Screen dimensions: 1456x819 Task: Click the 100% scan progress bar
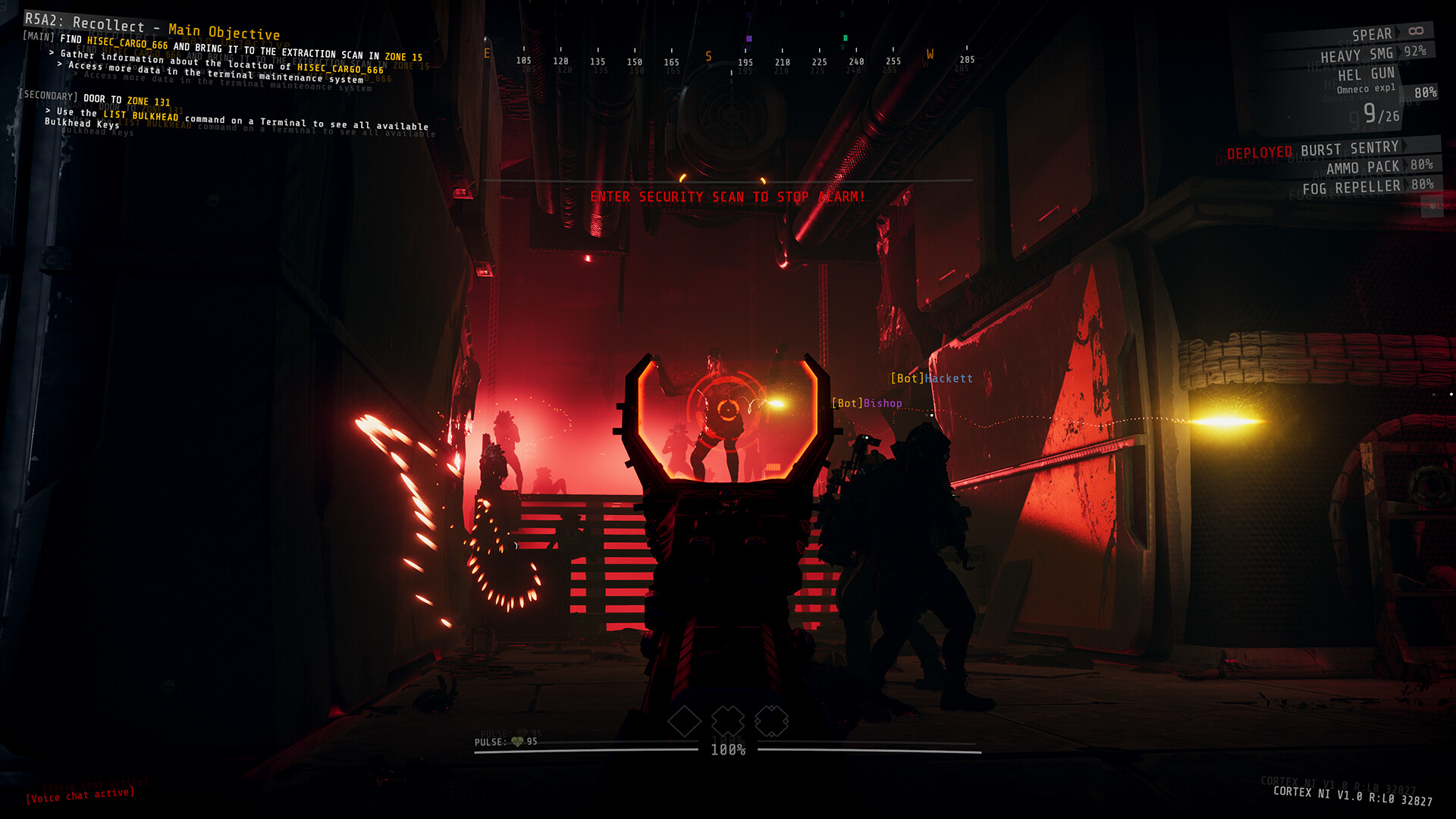[x=728, y=751]
